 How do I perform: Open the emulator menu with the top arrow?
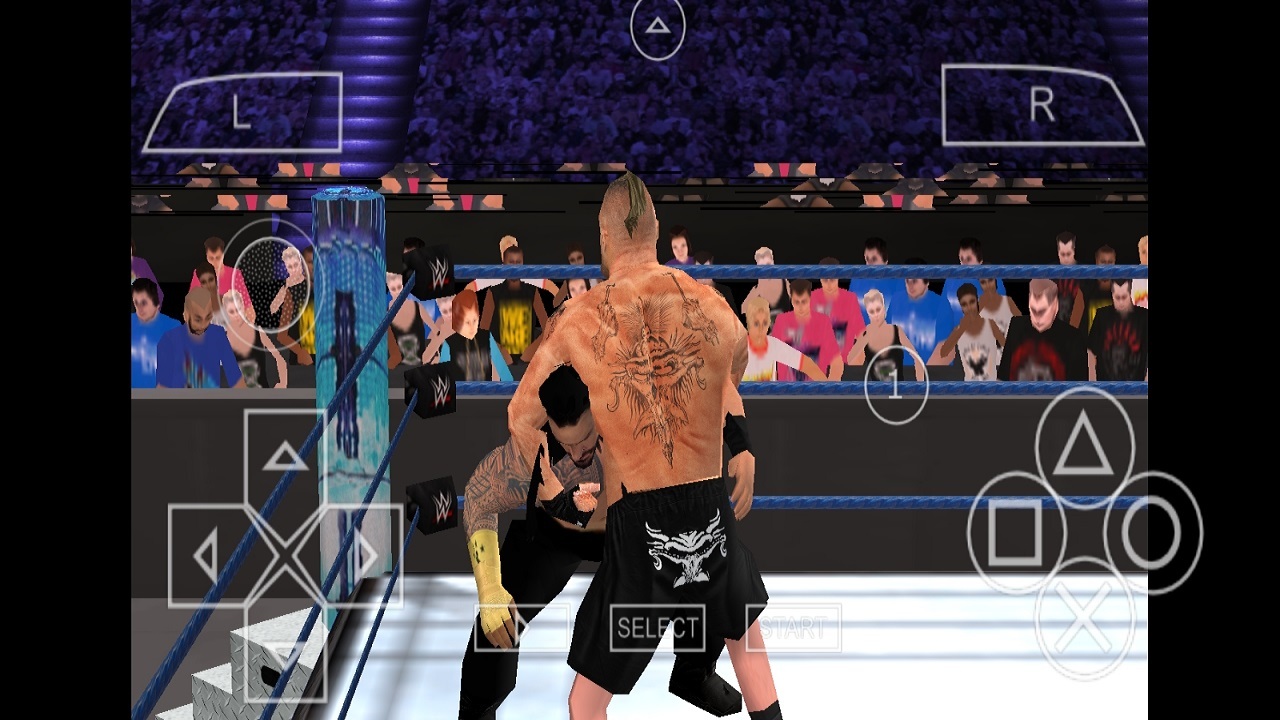657,28
